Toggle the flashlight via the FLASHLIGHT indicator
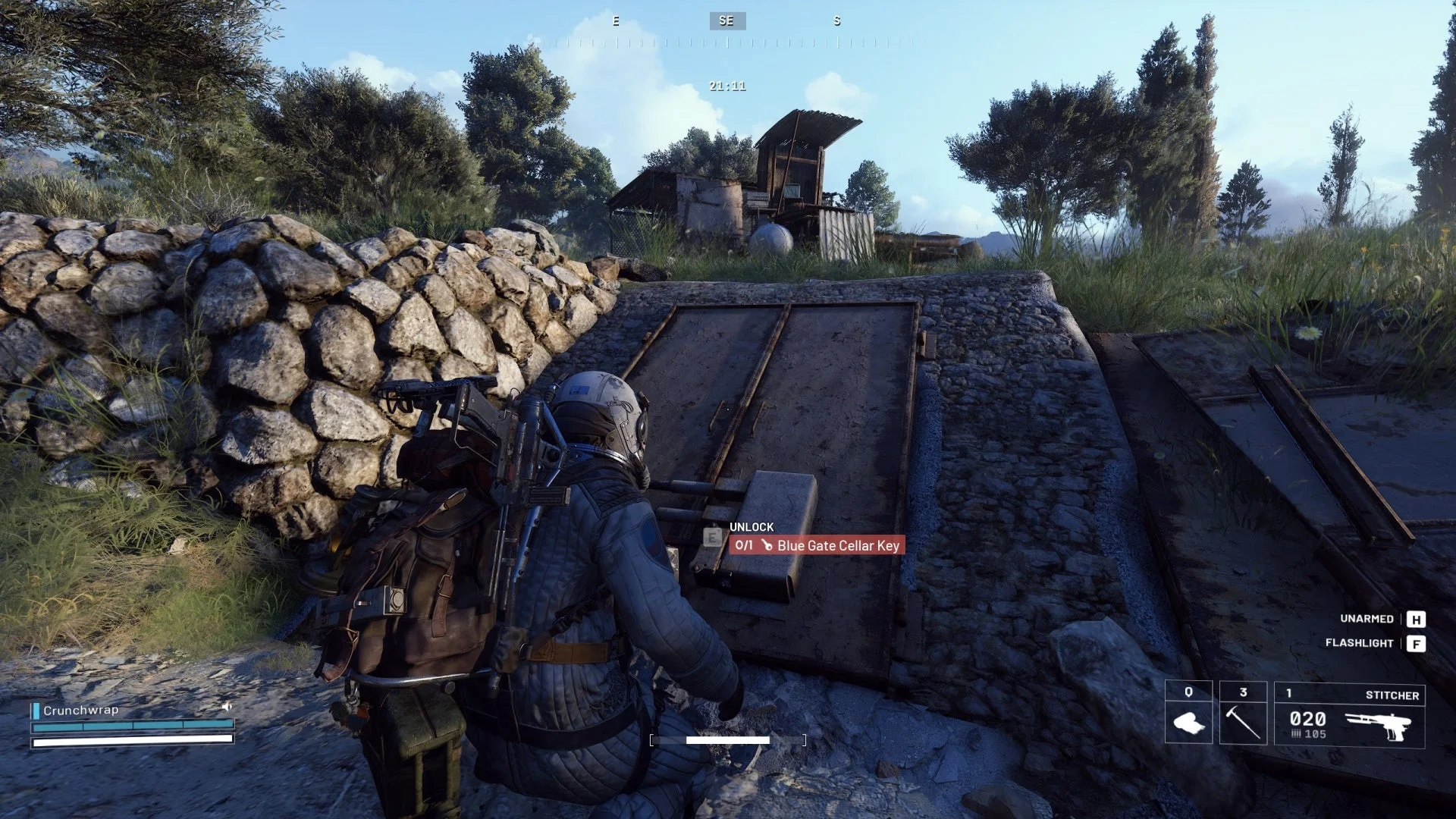Viewport: 1456px width, 819px height. pos(1360,644)
